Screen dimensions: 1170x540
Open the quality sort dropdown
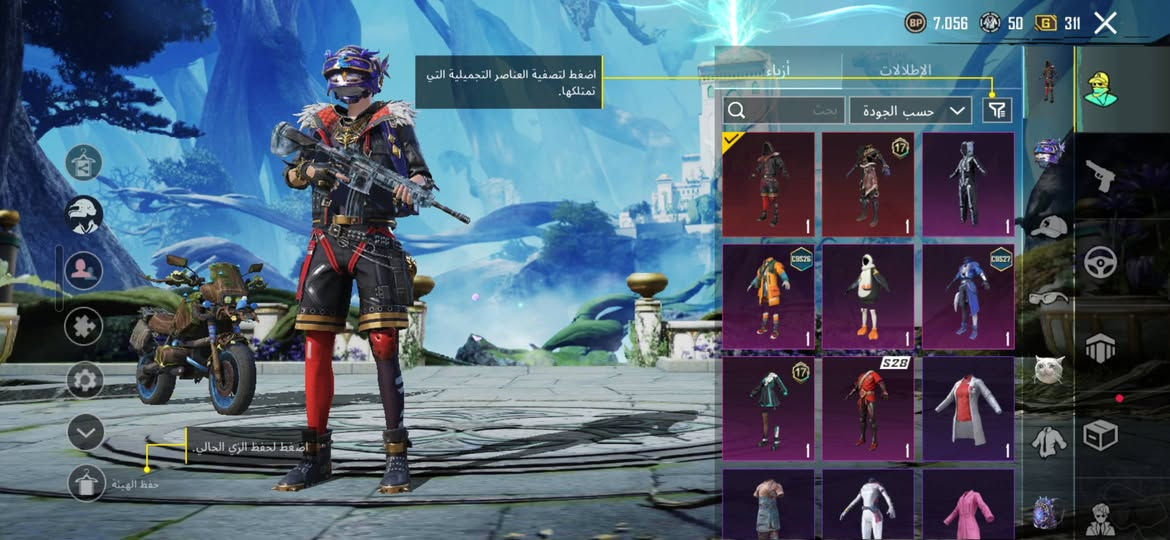pos(910,111)
